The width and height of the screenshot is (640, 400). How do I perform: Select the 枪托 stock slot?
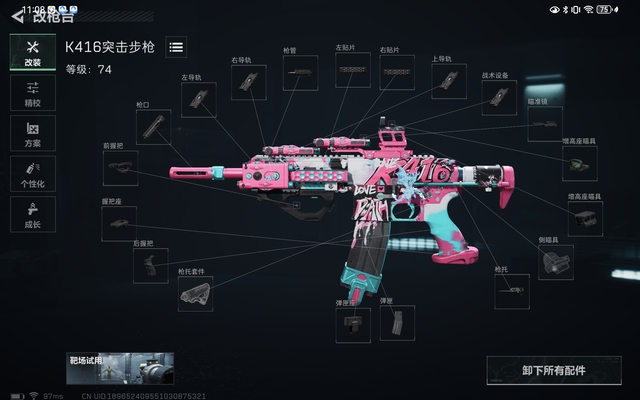pyautogui.click(x=511, y=291)
